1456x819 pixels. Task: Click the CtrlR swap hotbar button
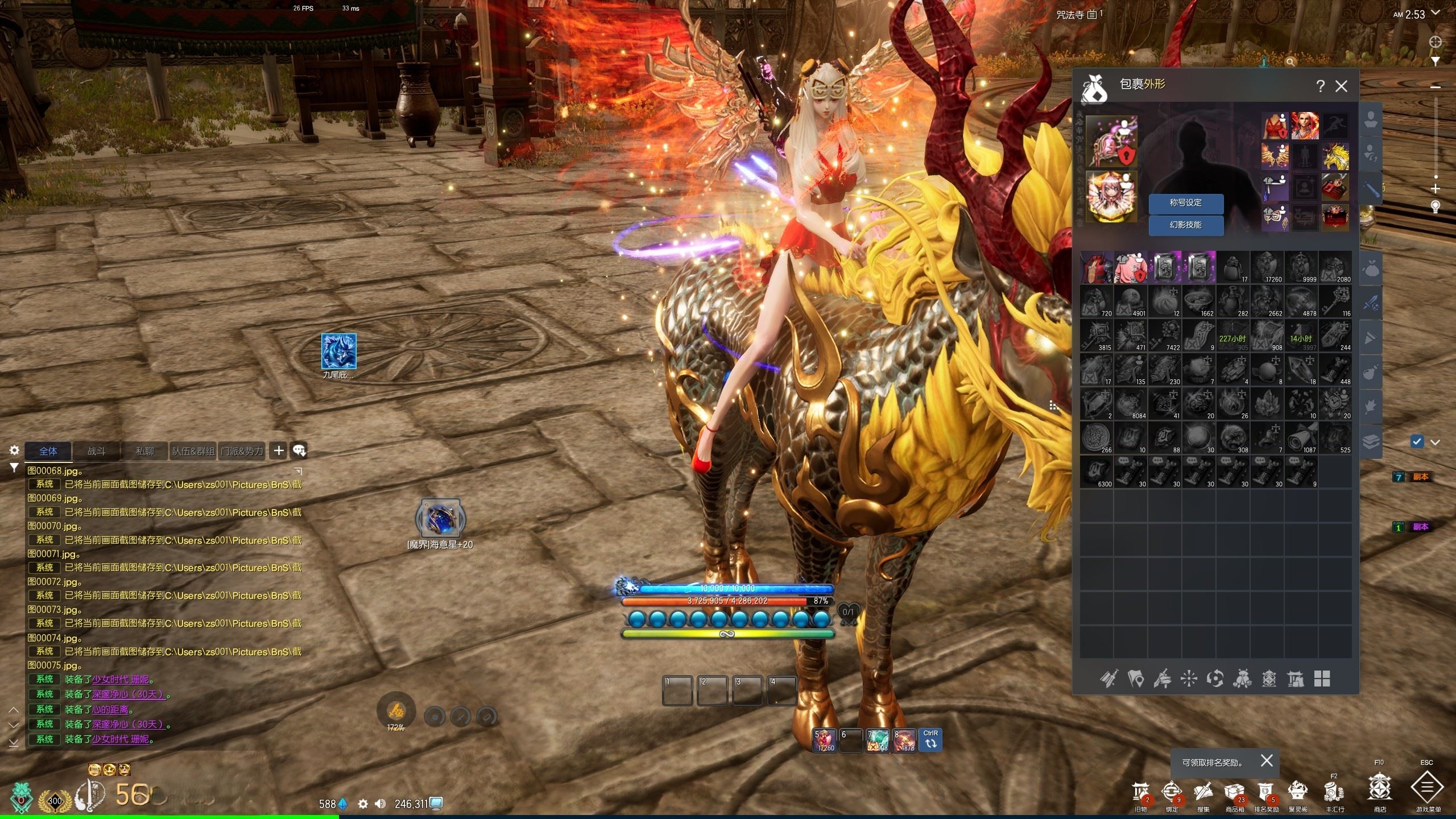(x=930, y=741)
